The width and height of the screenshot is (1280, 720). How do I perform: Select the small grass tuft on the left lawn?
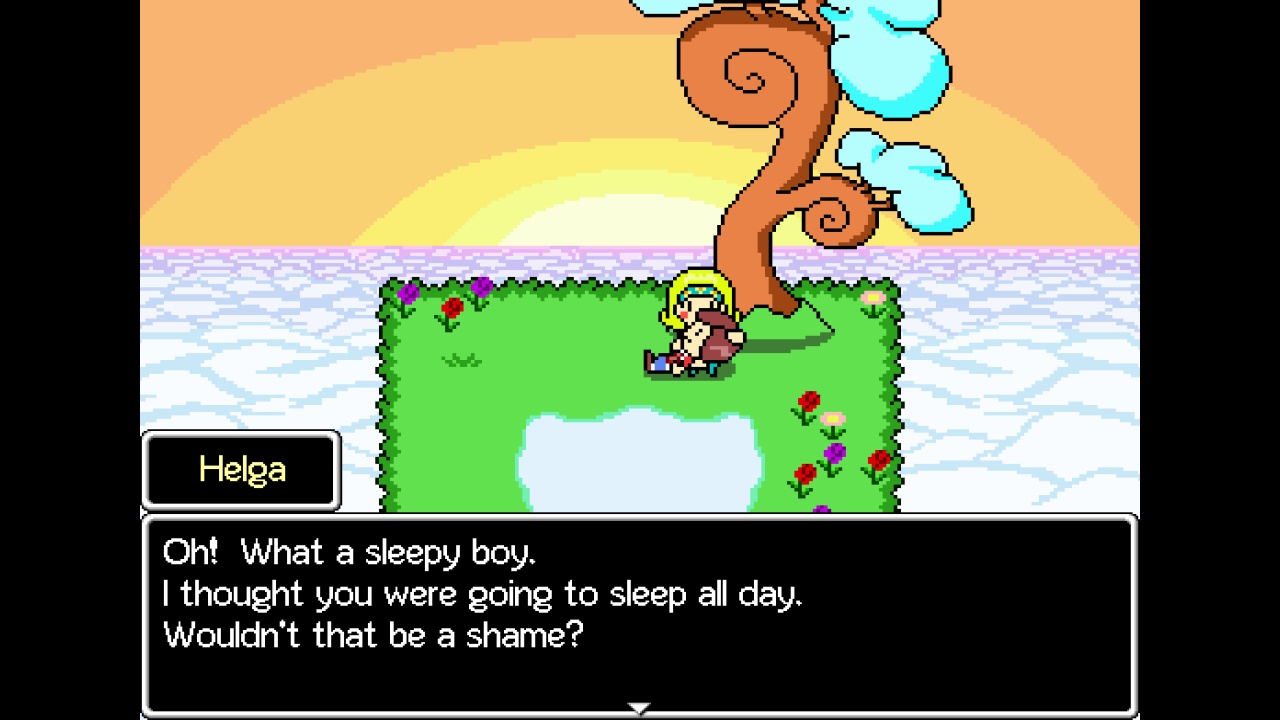tap(462, 358)
